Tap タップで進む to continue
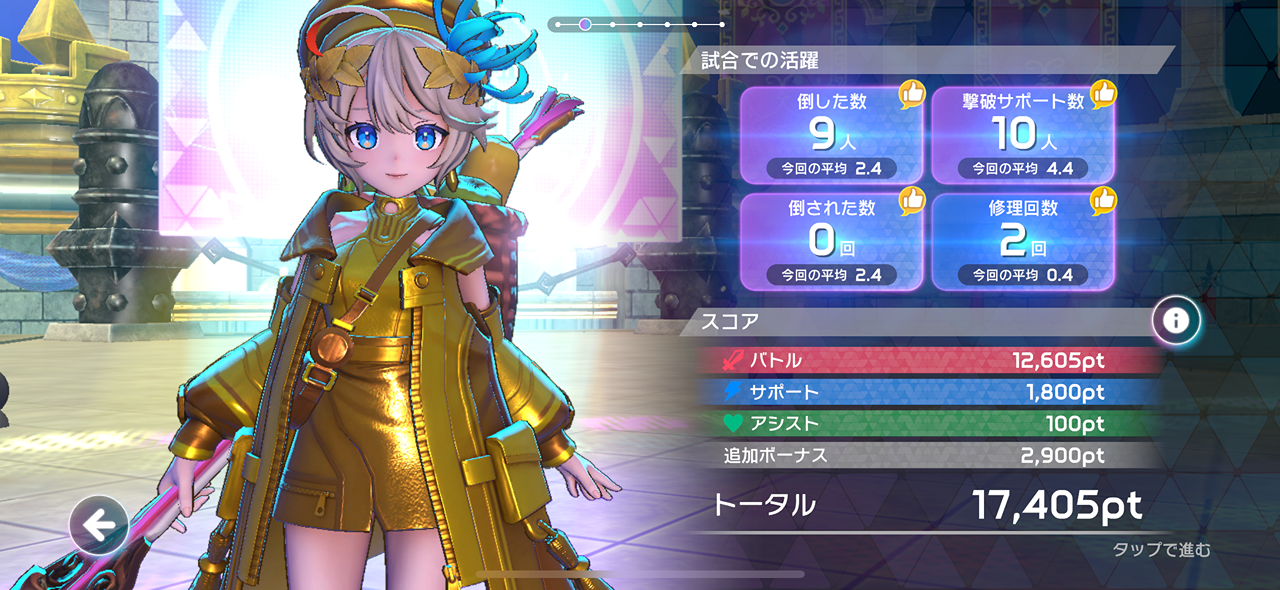Viewport: 1280px width, 590px height. (x=1161, y=549)
